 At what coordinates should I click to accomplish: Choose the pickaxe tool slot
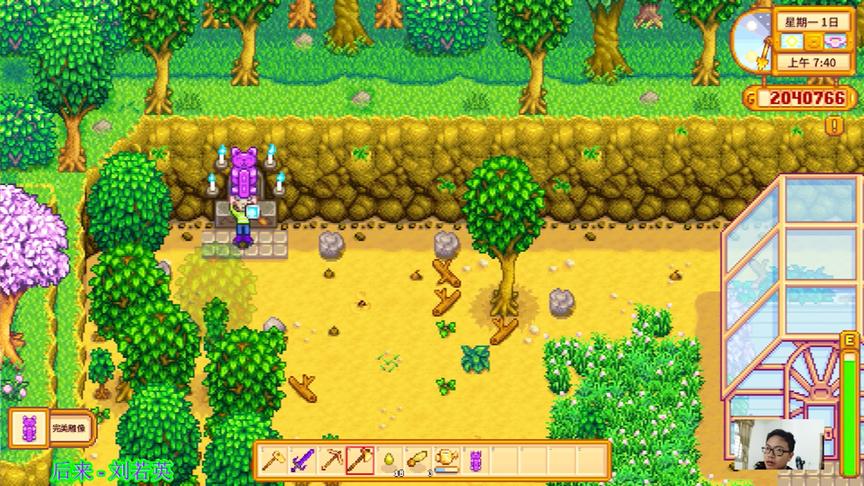pos(330,461)
